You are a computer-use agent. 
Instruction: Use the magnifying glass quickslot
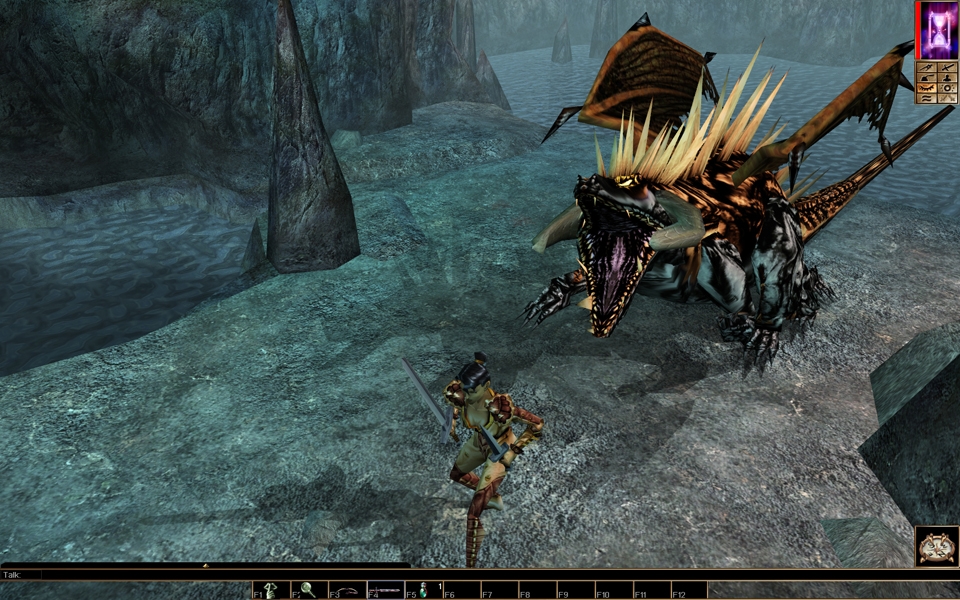[308, 591]
